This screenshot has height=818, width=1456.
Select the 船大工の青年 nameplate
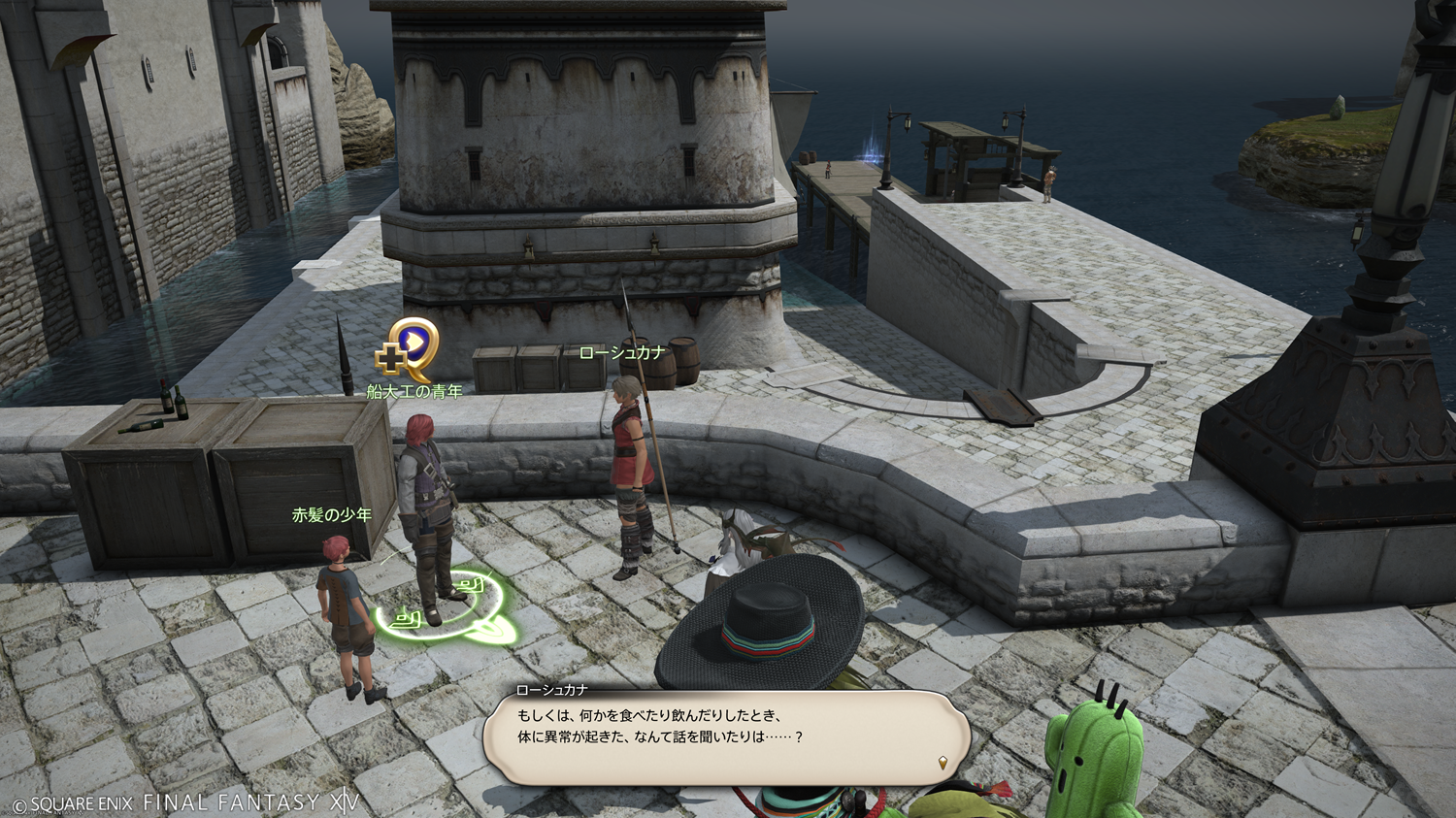click(x=414, y=392)
